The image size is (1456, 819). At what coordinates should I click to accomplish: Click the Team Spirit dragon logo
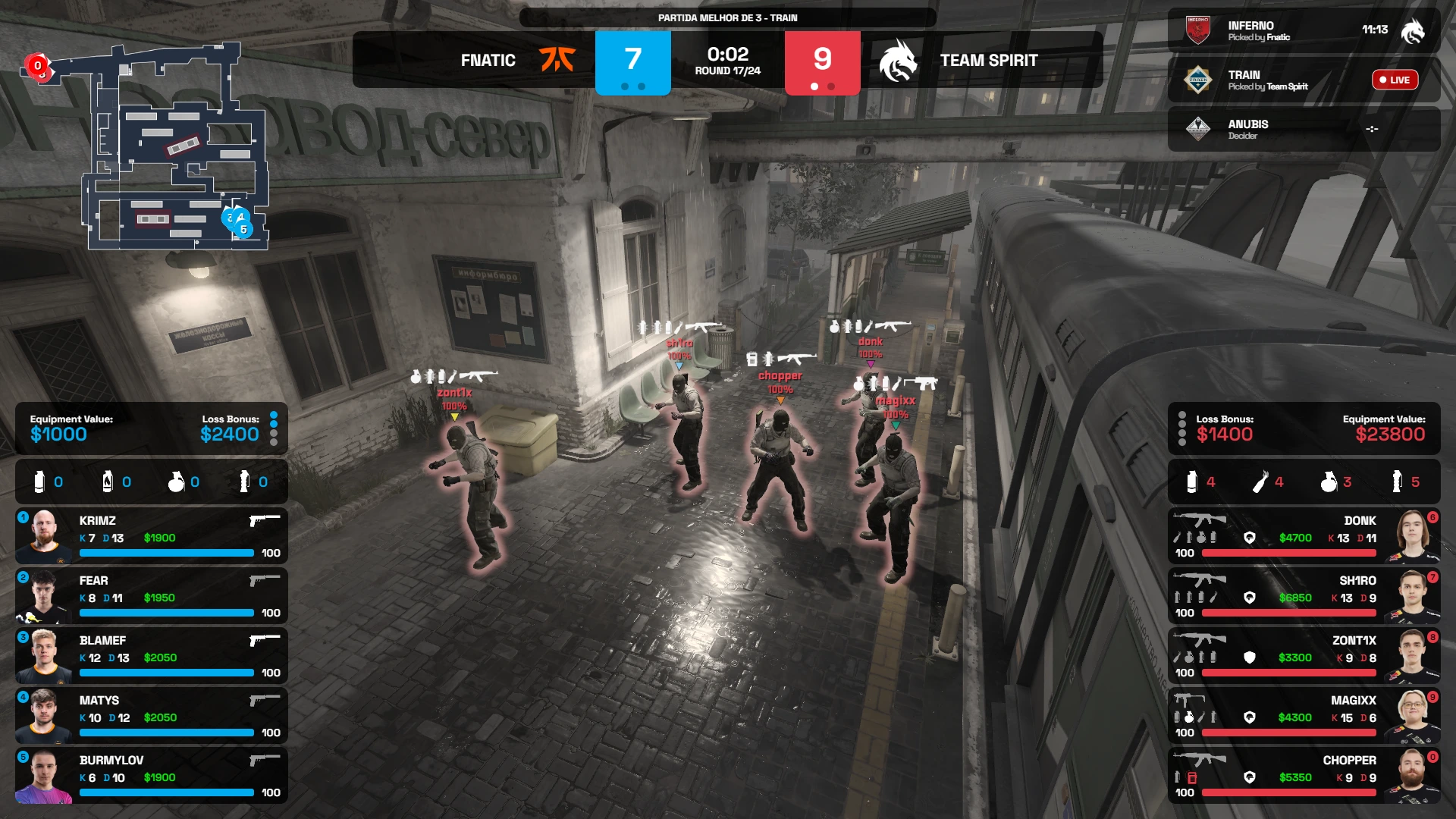[898, 61]
